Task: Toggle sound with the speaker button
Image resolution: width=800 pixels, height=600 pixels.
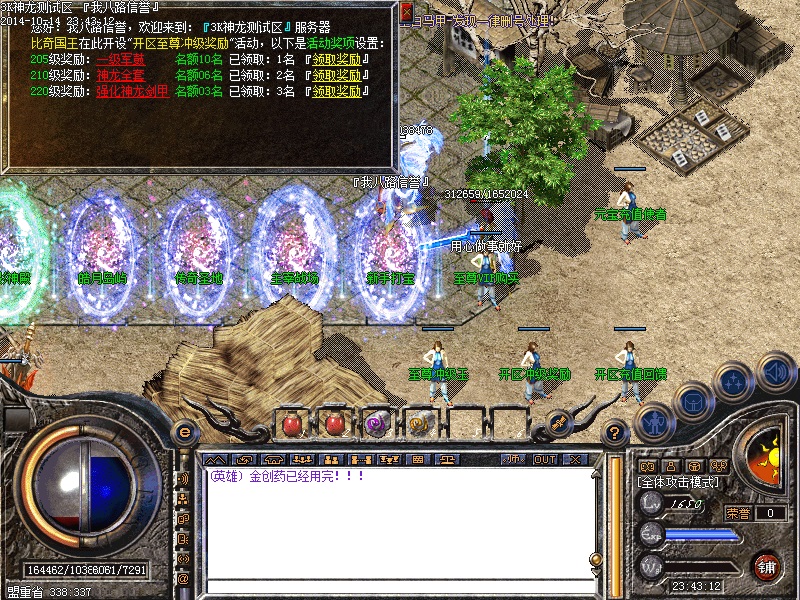Action: 776,374
